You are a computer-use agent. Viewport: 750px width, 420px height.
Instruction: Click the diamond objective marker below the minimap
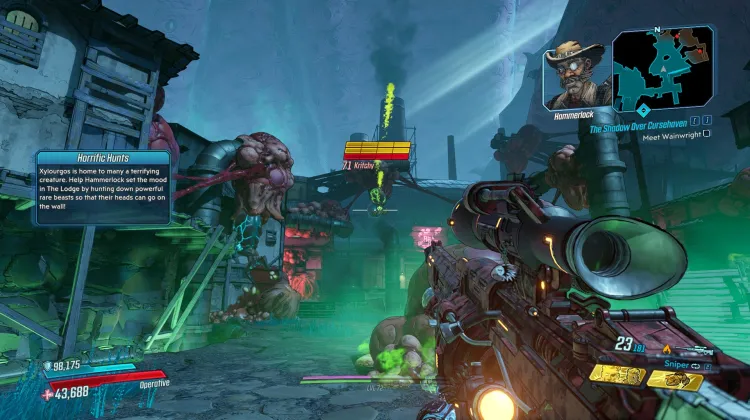pyautogui.click(x=644, y=110)
